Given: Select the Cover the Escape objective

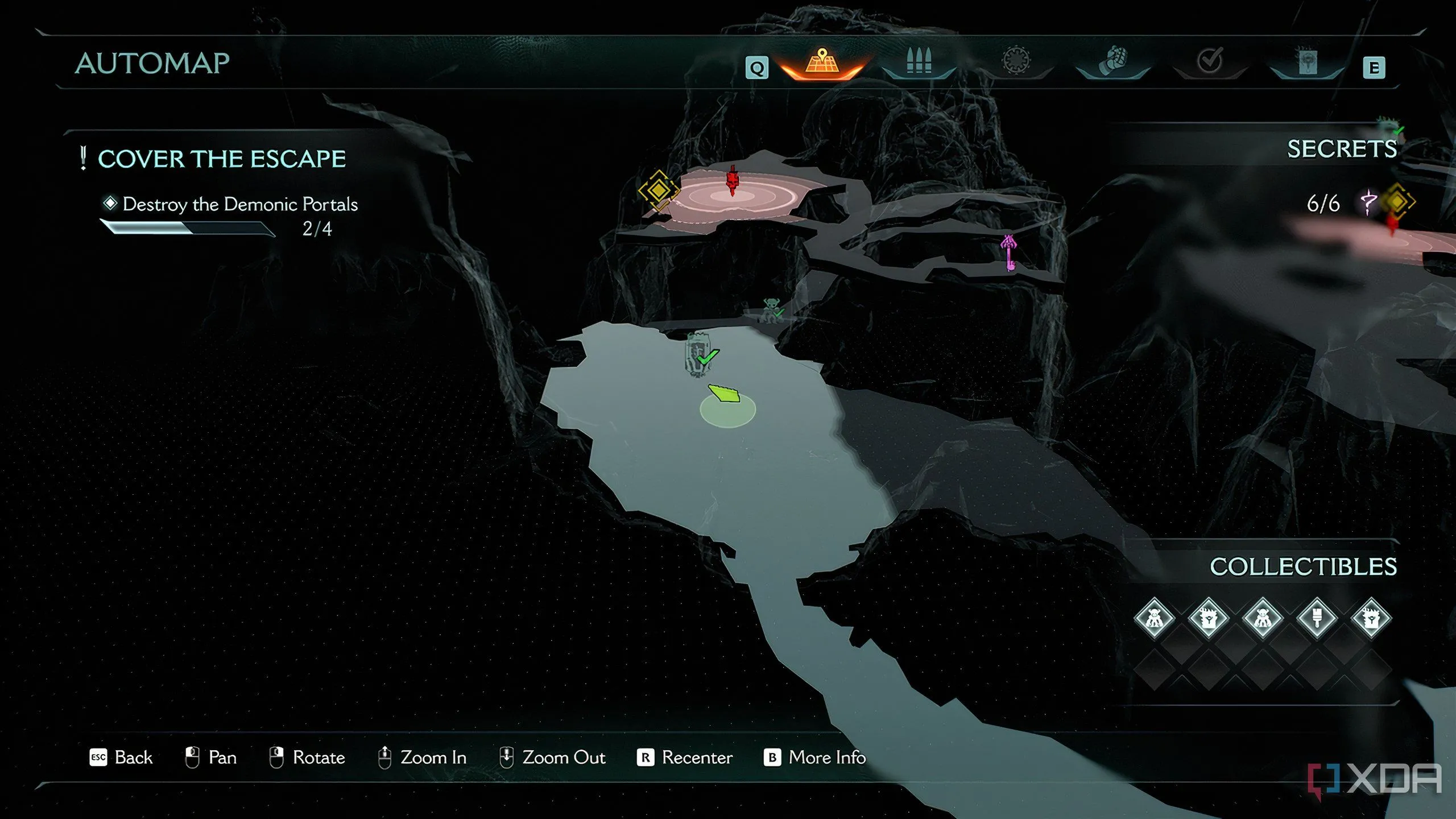Looking at the screenshot, I should click(x=221, y=159).
